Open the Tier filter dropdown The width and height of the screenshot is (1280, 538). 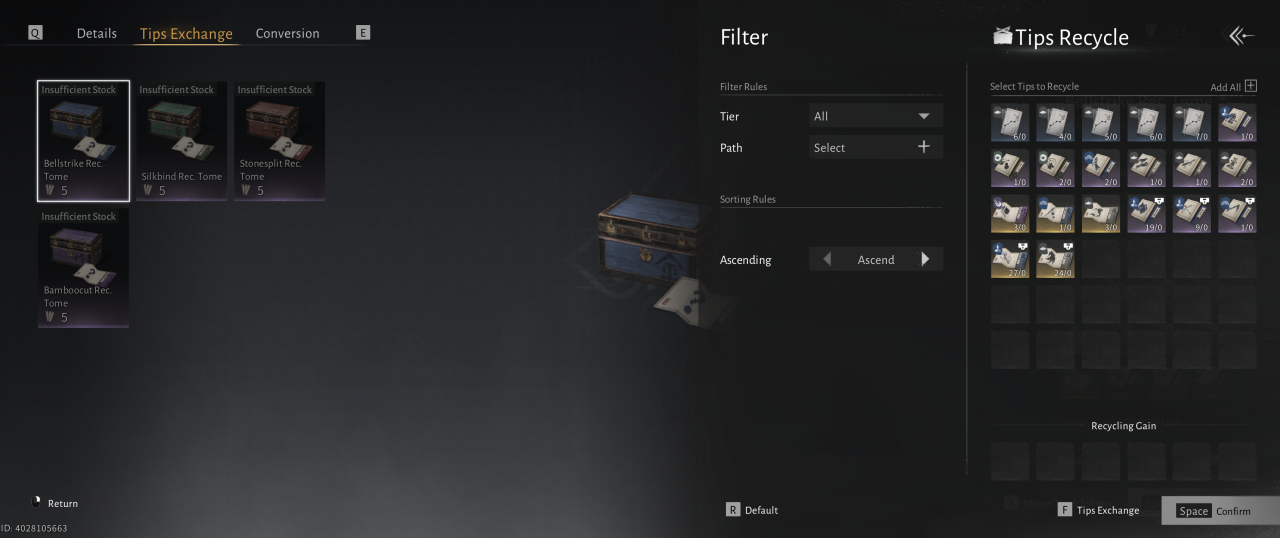pos(875,116)
